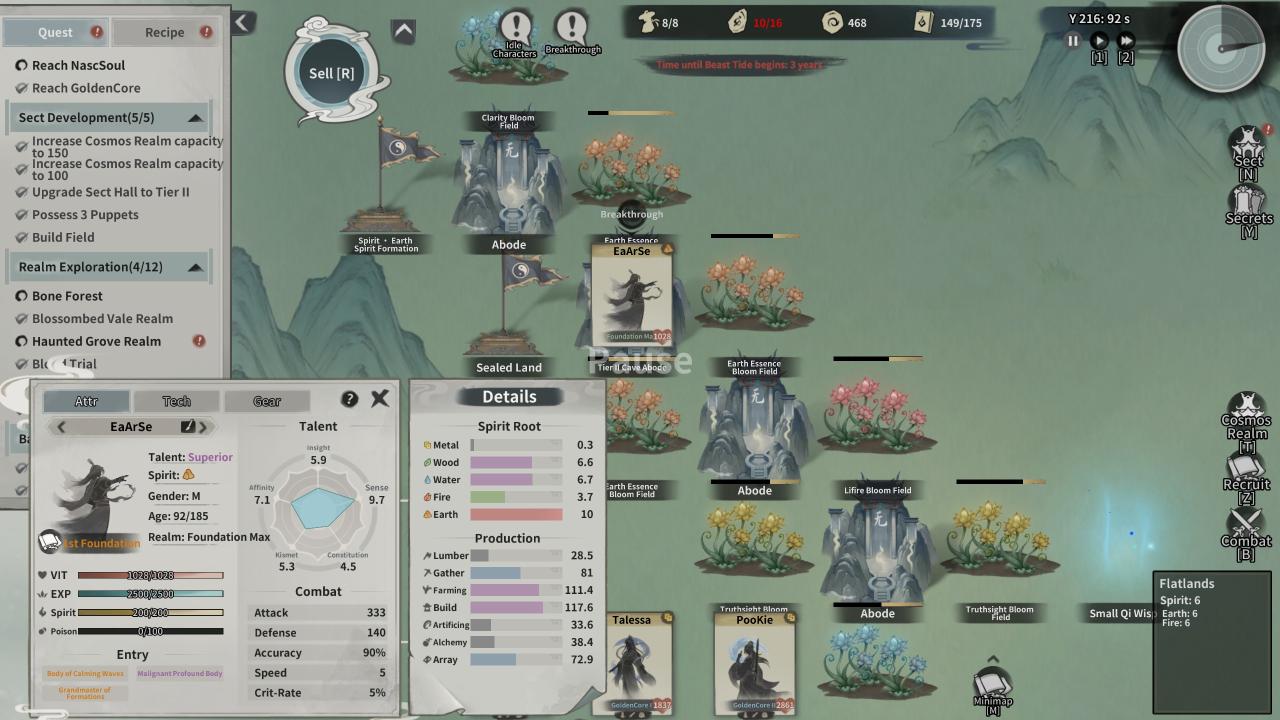Click the round Sell button
The height and width of the screenshot is (720, 1280).
tap(331, 73)
